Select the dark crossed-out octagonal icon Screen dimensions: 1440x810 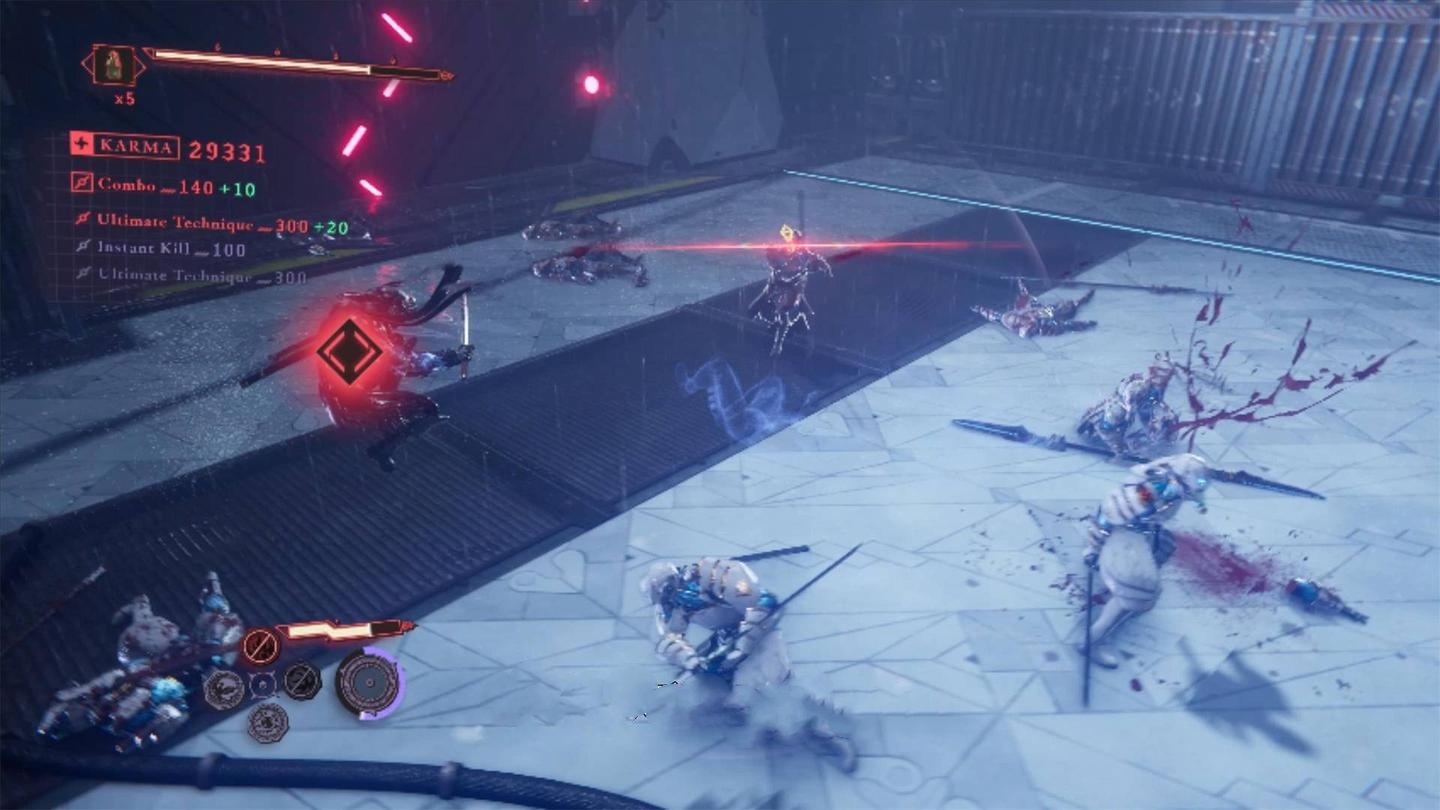click(301, 681)
